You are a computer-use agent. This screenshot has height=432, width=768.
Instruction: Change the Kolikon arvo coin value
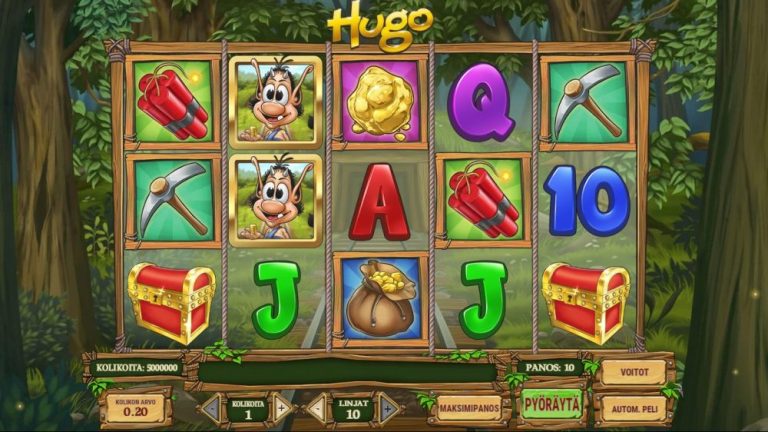136,408
